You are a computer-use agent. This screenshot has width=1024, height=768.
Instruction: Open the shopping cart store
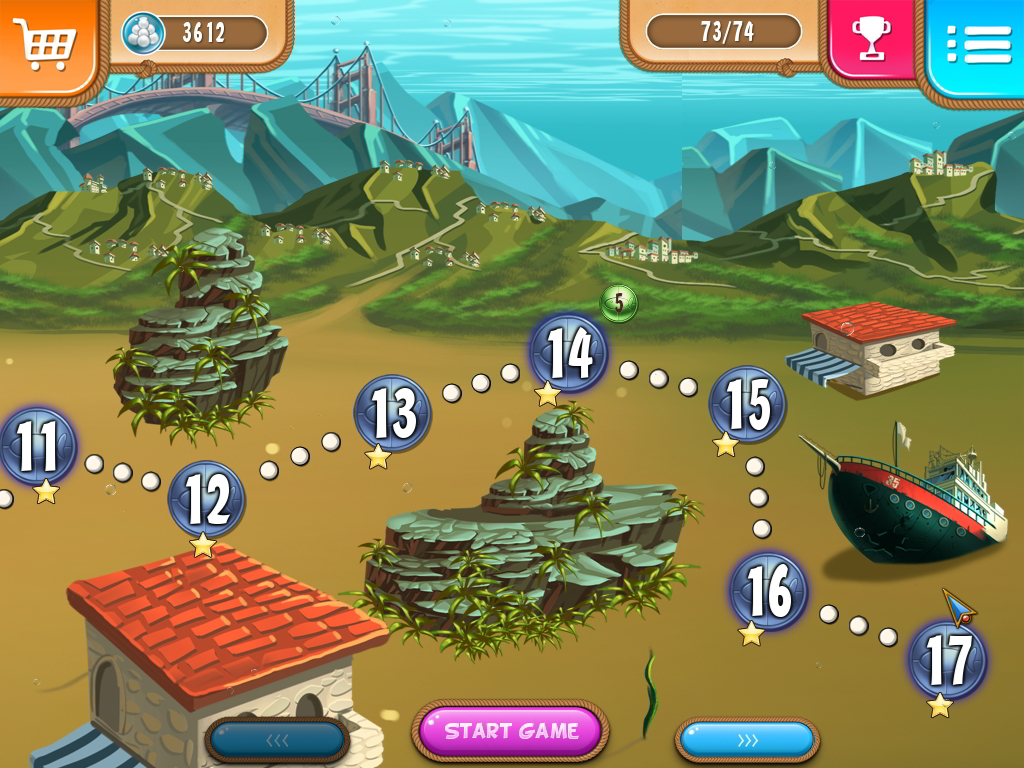pyautogui.click(x=46, y=43)
